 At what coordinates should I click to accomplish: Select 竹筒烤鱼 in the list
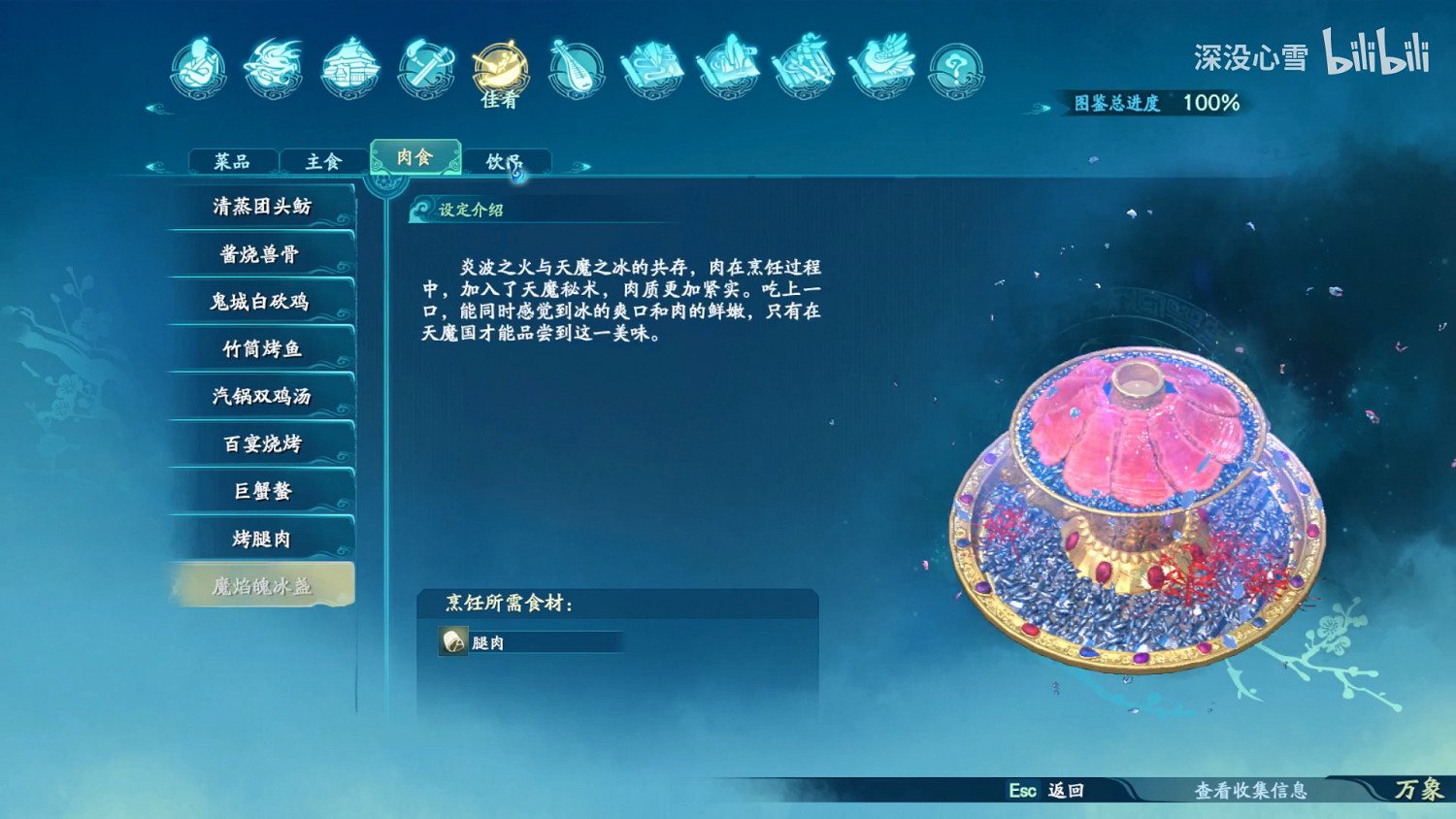[262, 349]
